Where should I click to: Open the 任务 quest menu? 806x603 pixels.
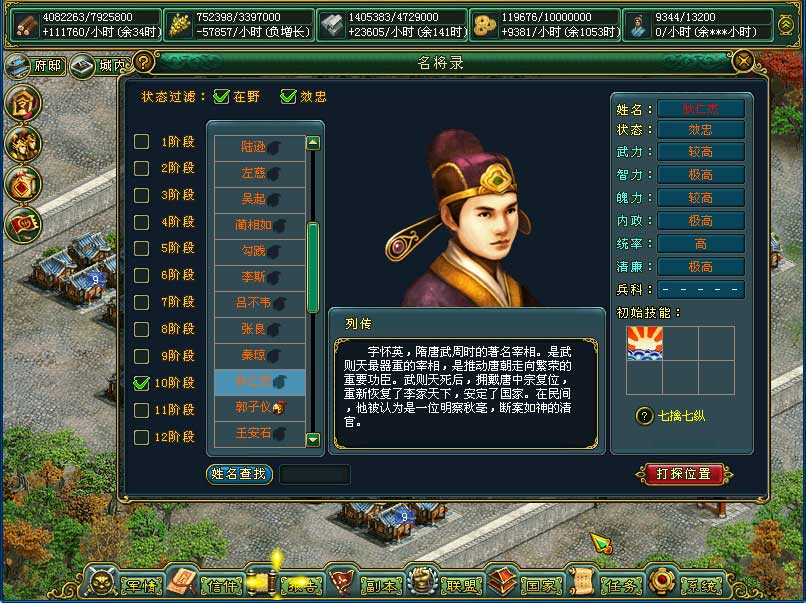click(606, 583)
